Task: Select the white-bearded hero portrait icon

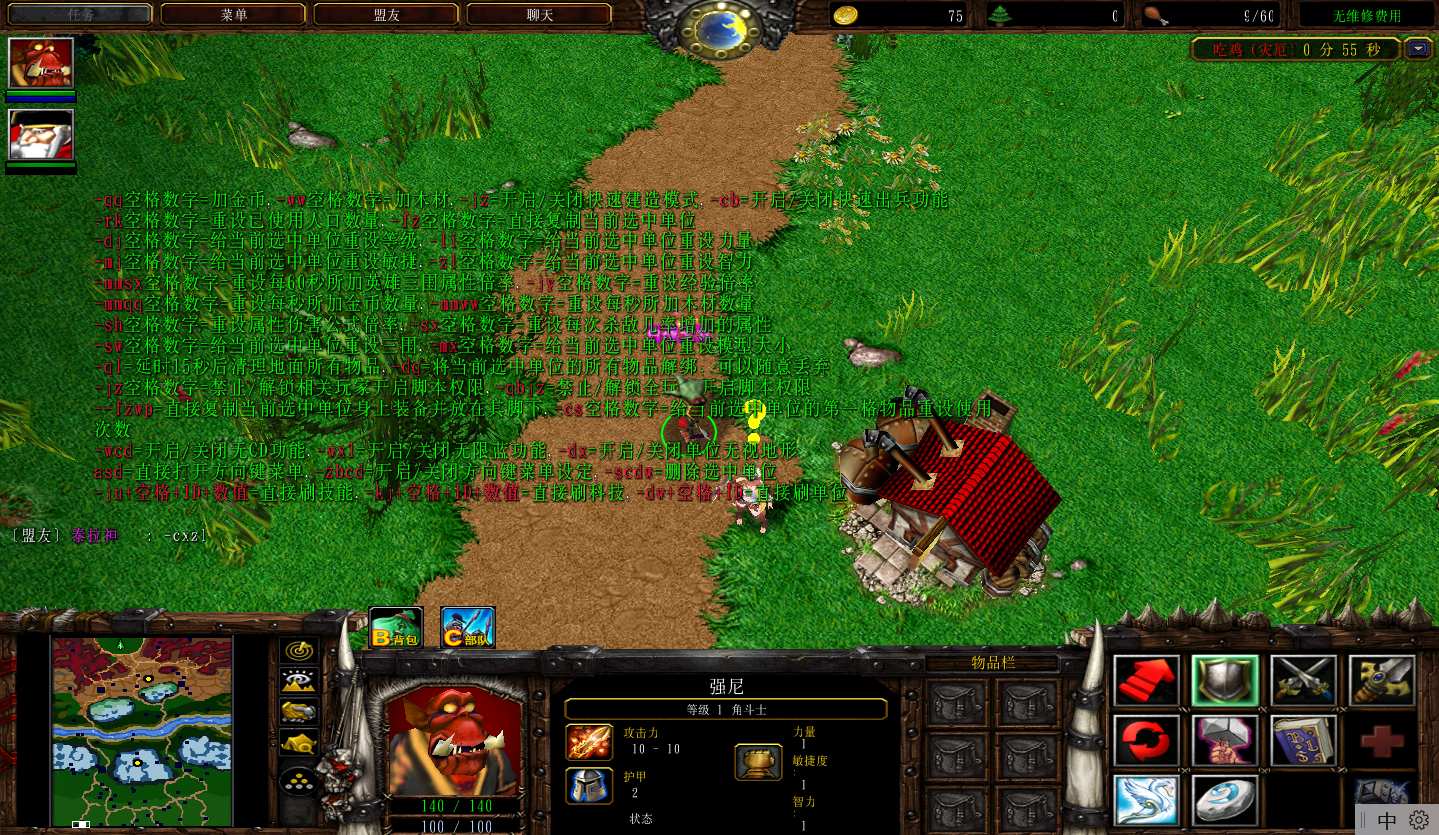Action: (x=41, y=134)
